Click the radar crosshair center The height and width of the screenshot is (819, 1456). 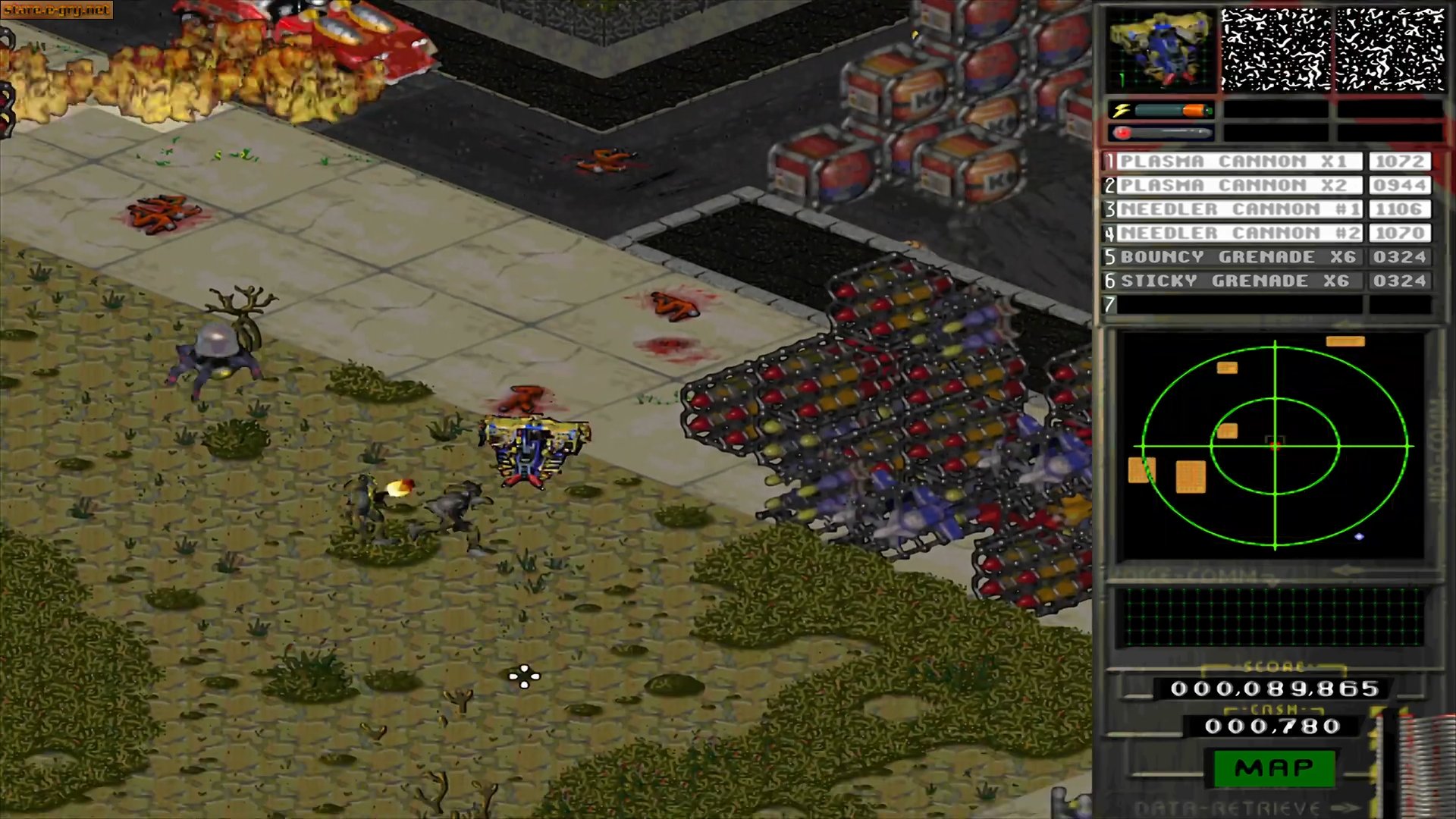1274,447
